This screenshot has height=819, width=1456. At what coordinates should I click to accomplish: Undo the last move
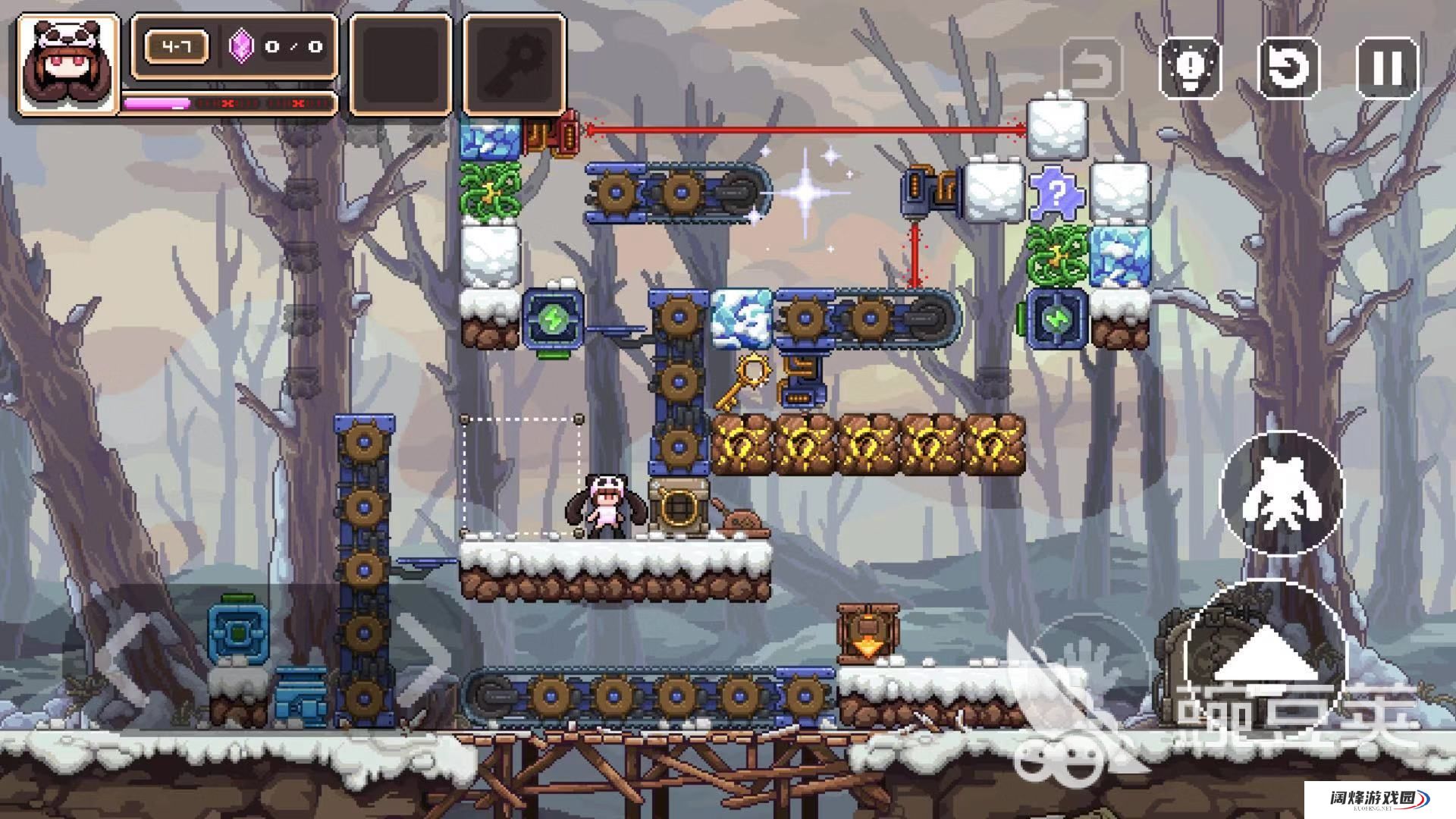(x=1091, y=67)
